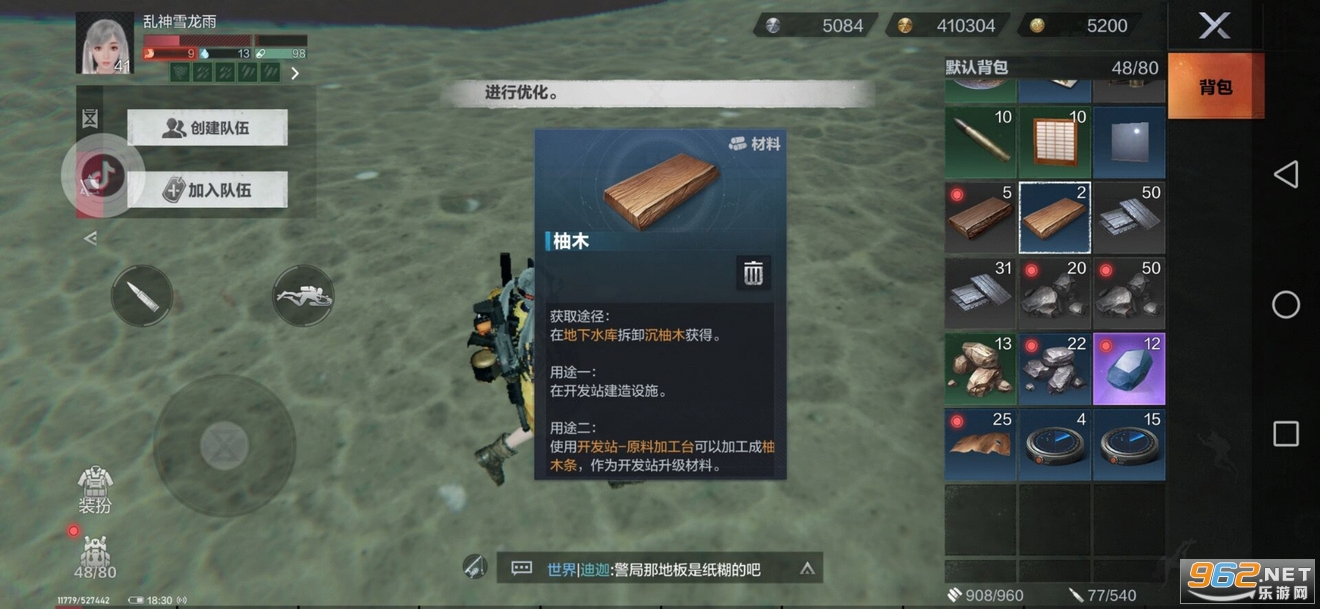Tap the Android home circle button
Screen dimensions: 1320x609
(x=1285, y=304)
